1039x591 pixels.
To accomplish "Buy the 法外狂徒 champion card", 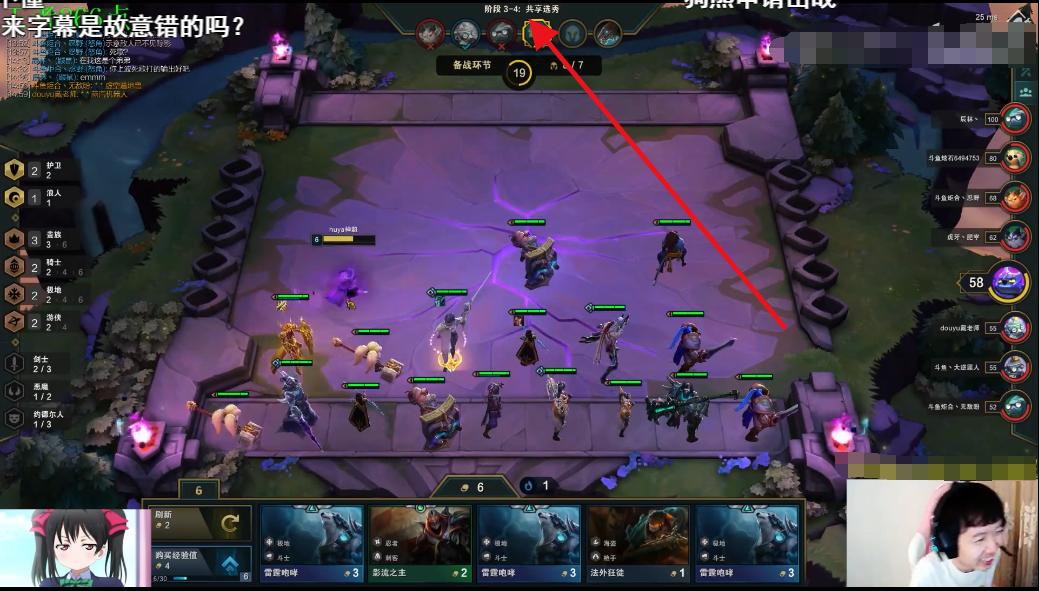I will [x=638, y=542].
